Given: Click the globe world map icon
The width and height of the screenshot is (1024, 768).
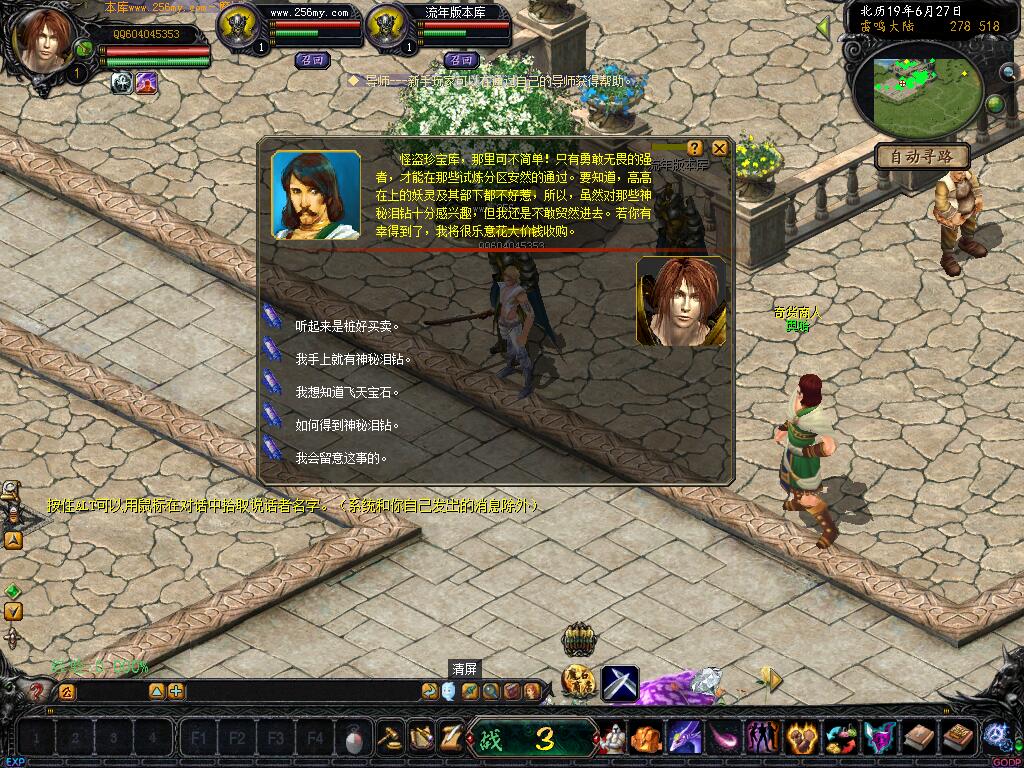Looking at the screenshot, I should tap(995, 104).
